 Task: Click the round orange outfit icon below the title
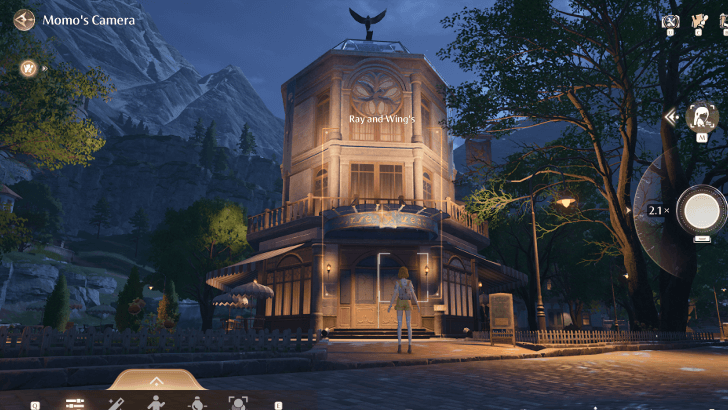pyautogui.click(x=29, y=68)
